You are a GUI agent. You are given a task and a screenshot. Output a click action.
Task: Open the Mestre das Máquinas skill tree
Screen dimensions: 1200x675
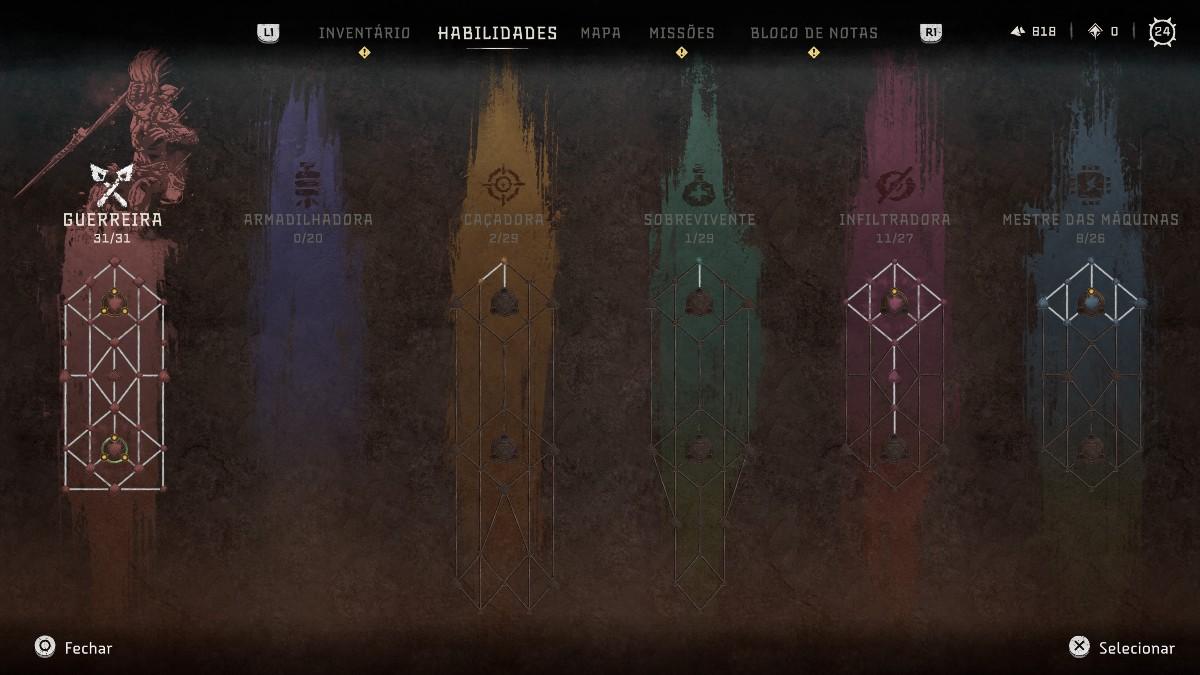[x=1090, y=219]
